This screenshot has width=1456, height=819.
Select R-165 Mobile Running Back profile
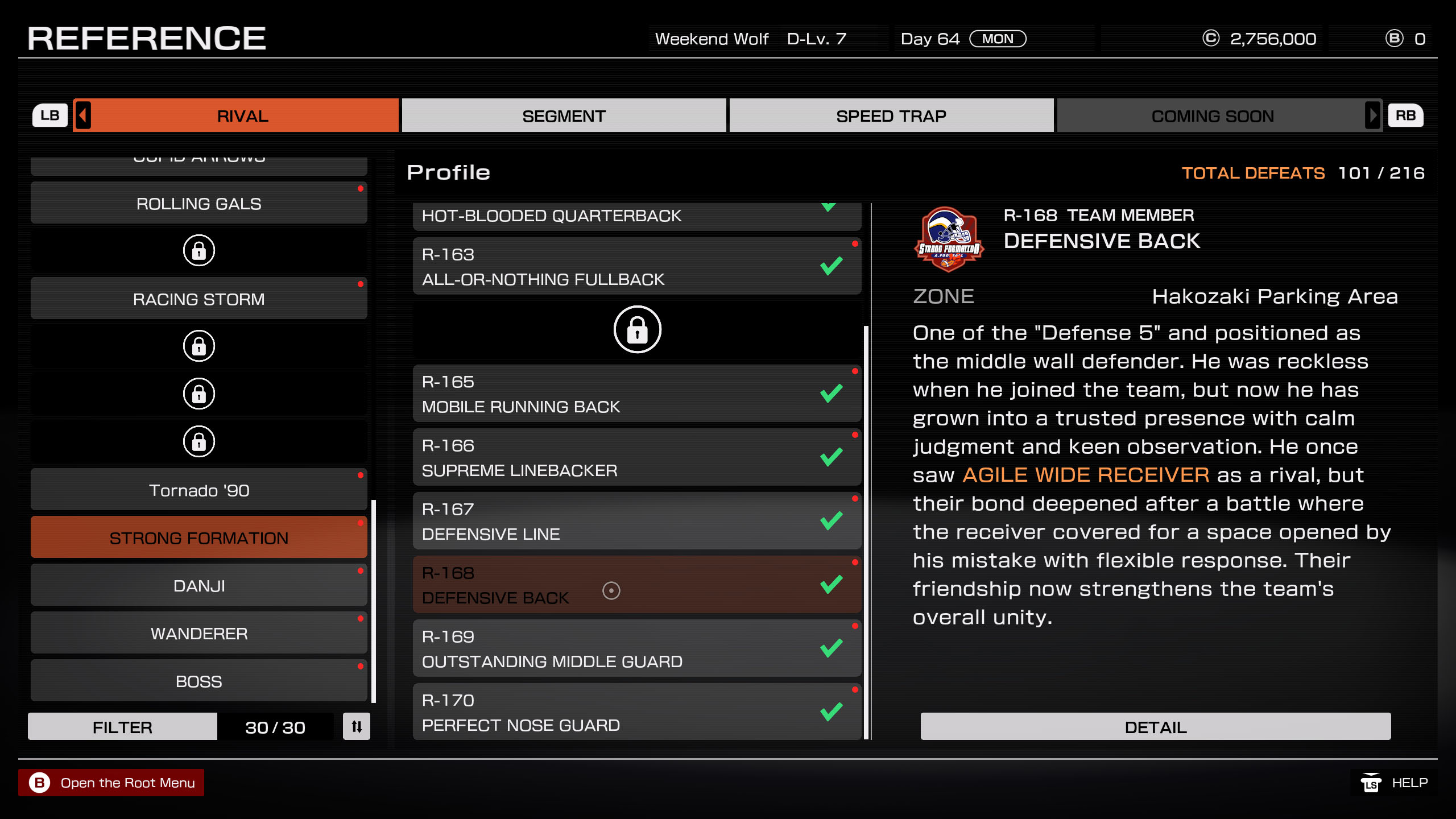[636, 394]
